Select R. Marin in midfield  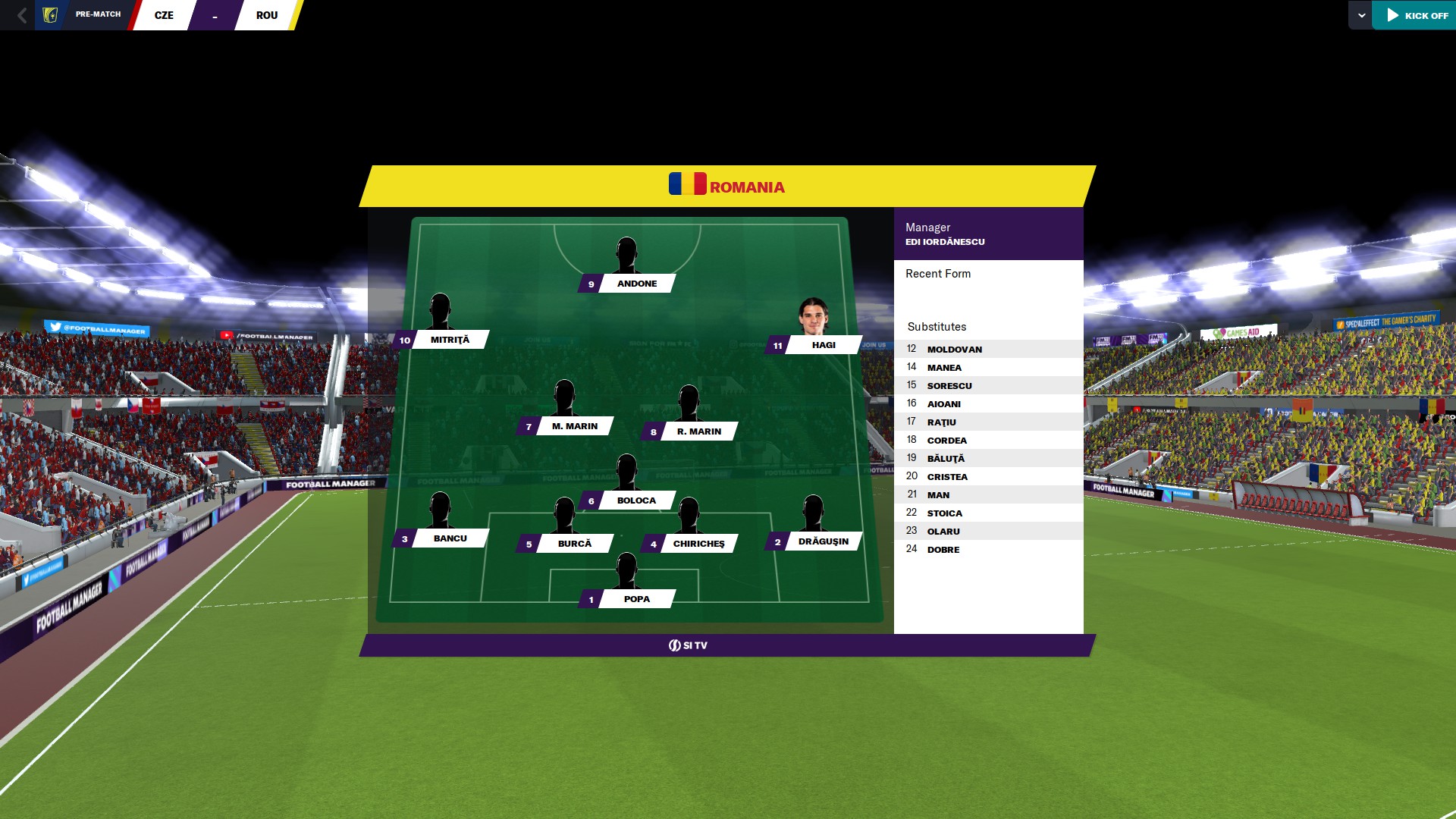698,431
